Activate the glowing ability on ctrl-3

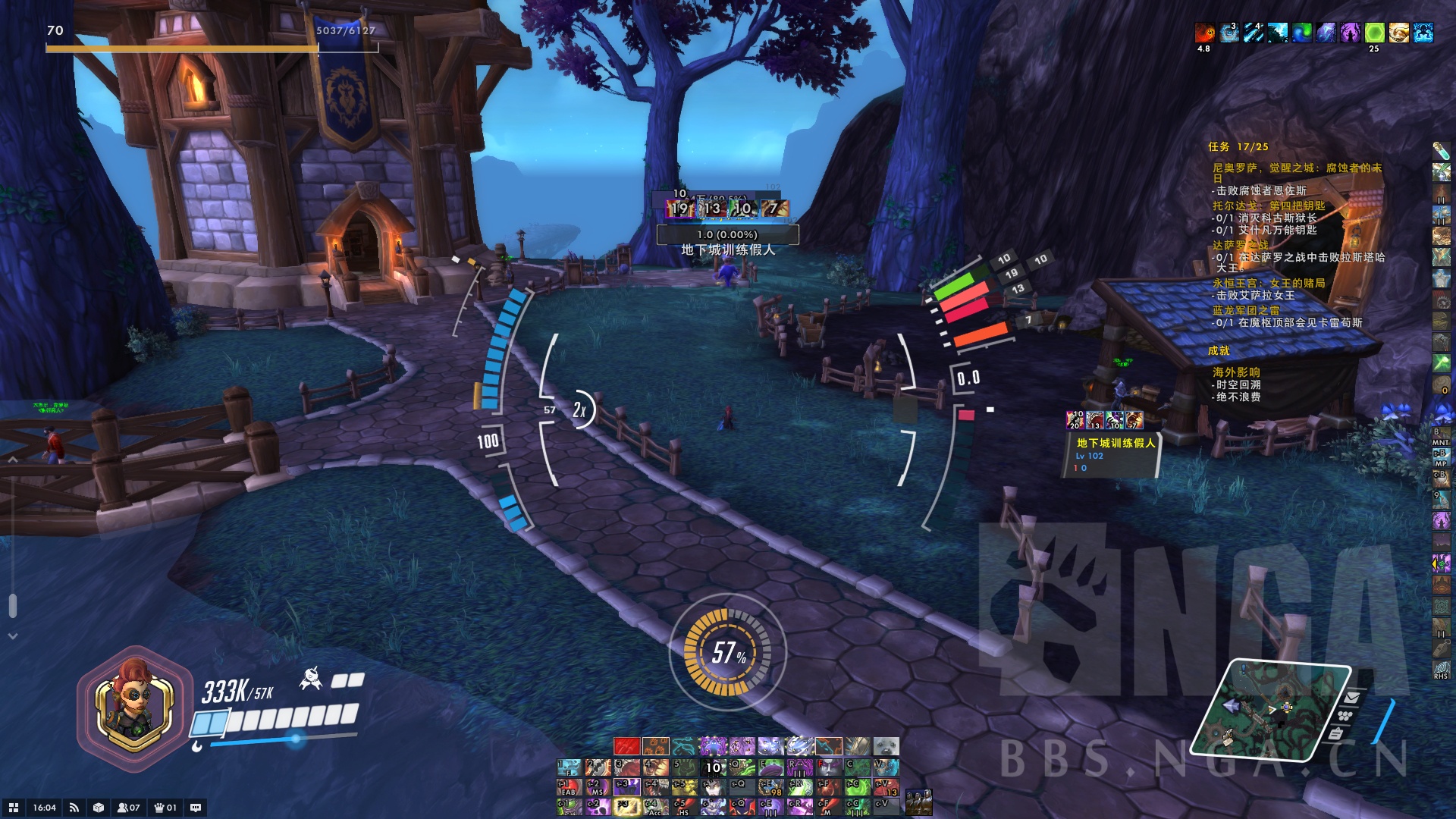coord(626,807)
